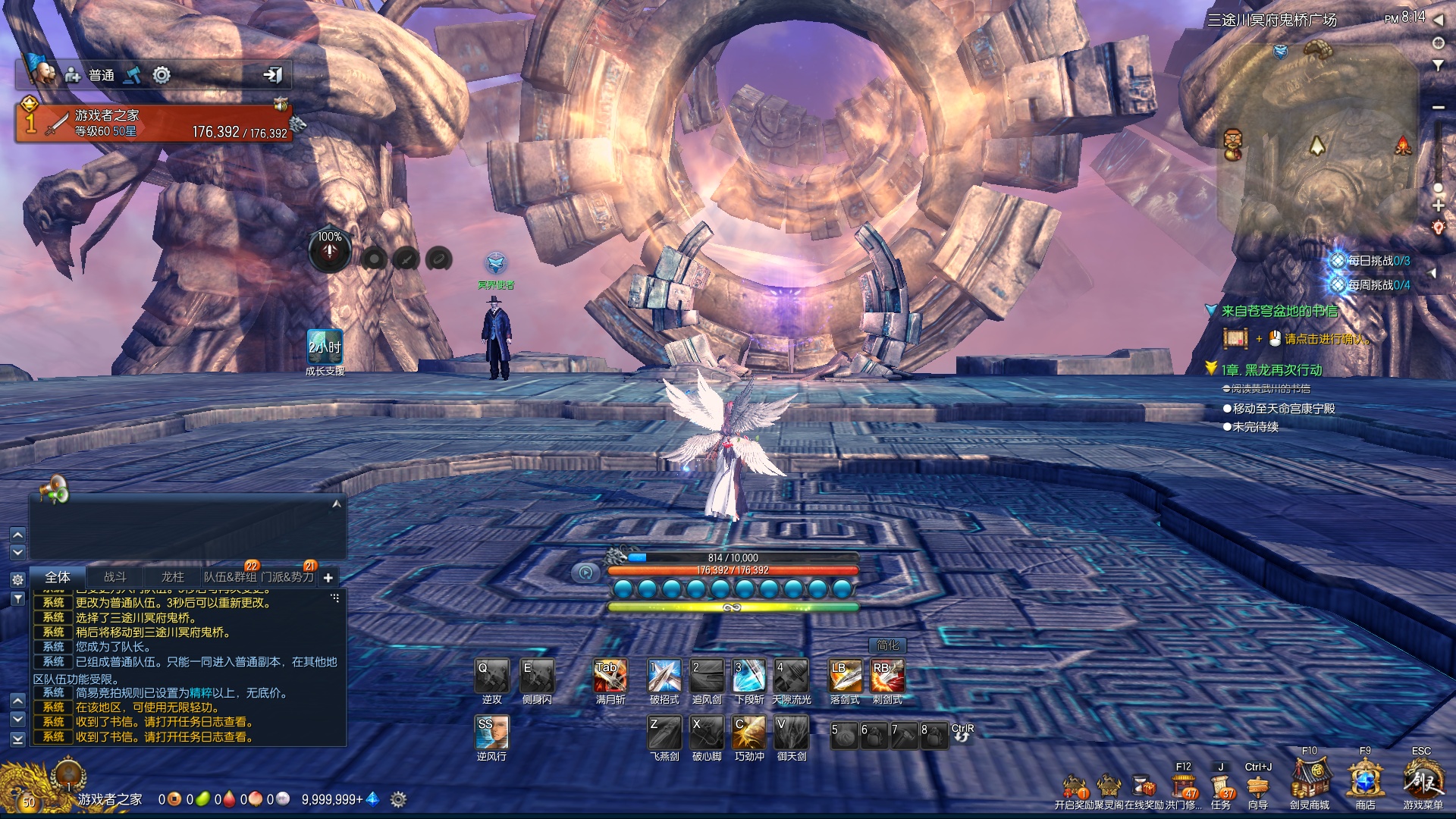Add a new chat tab with plus button
Image resolution: width=1456 pixels, height=819 pixels.
click(328, 578)
